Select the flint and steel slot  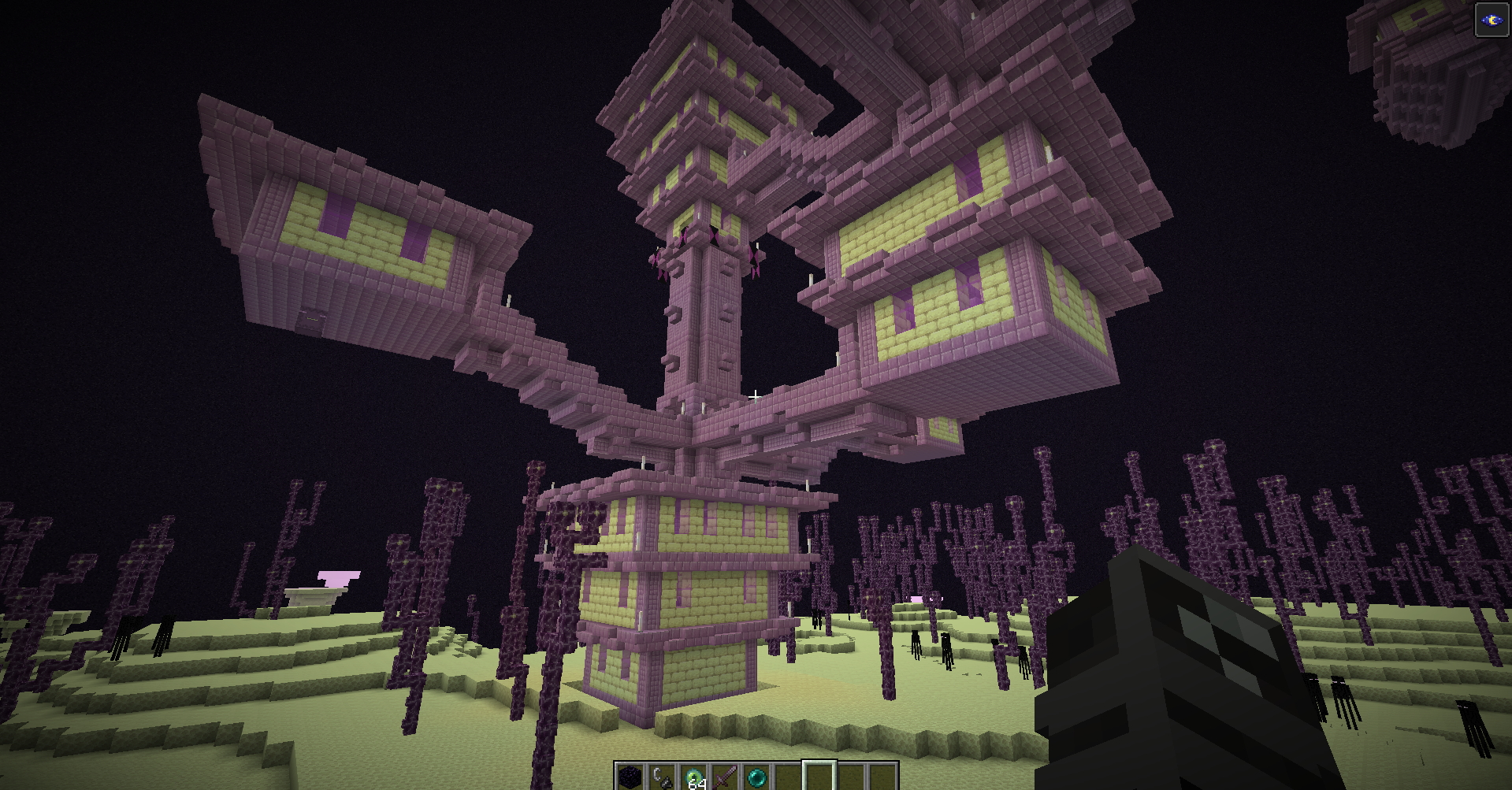[x=662, y=777]
